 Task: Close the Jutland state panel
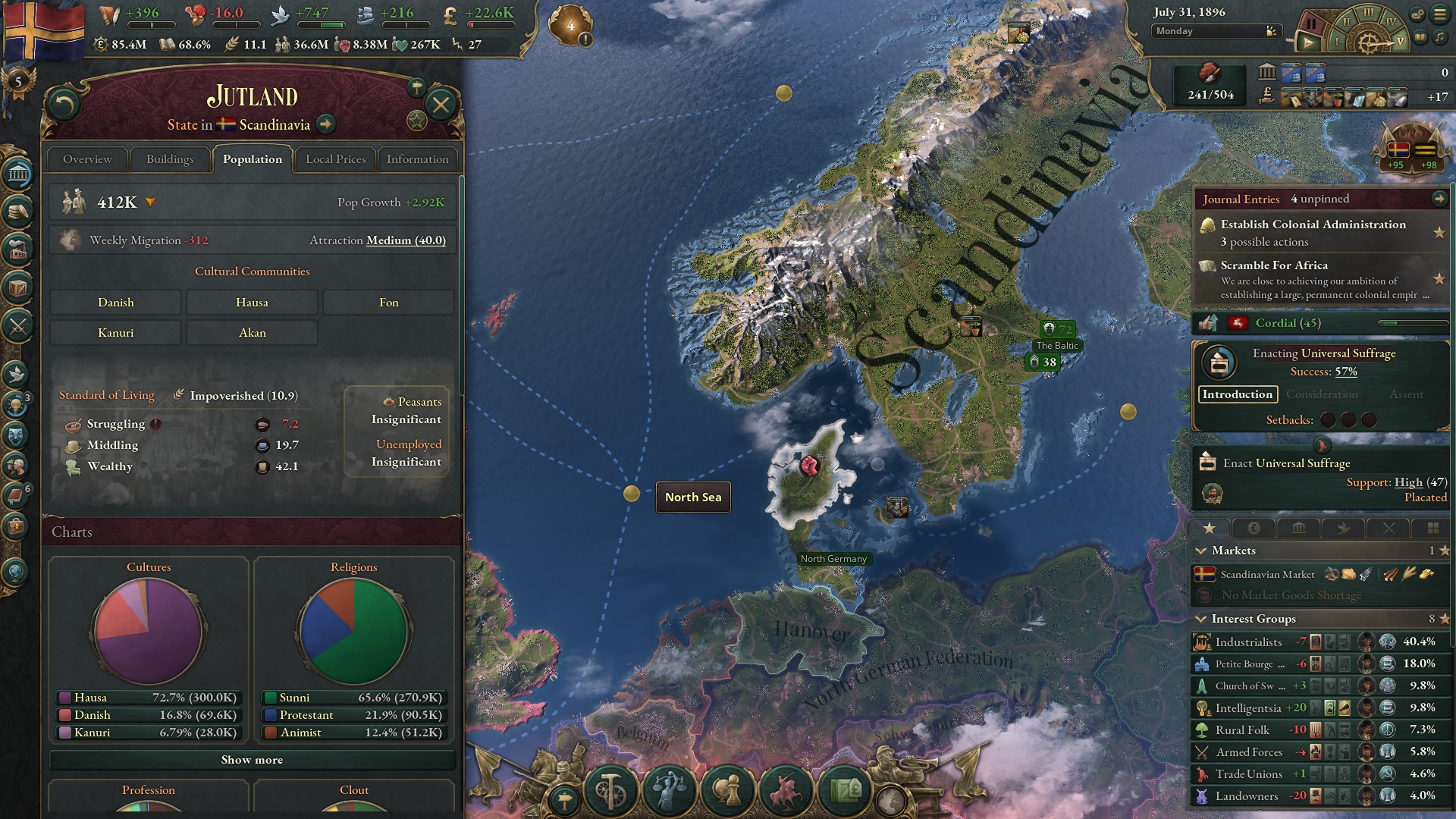441,105
